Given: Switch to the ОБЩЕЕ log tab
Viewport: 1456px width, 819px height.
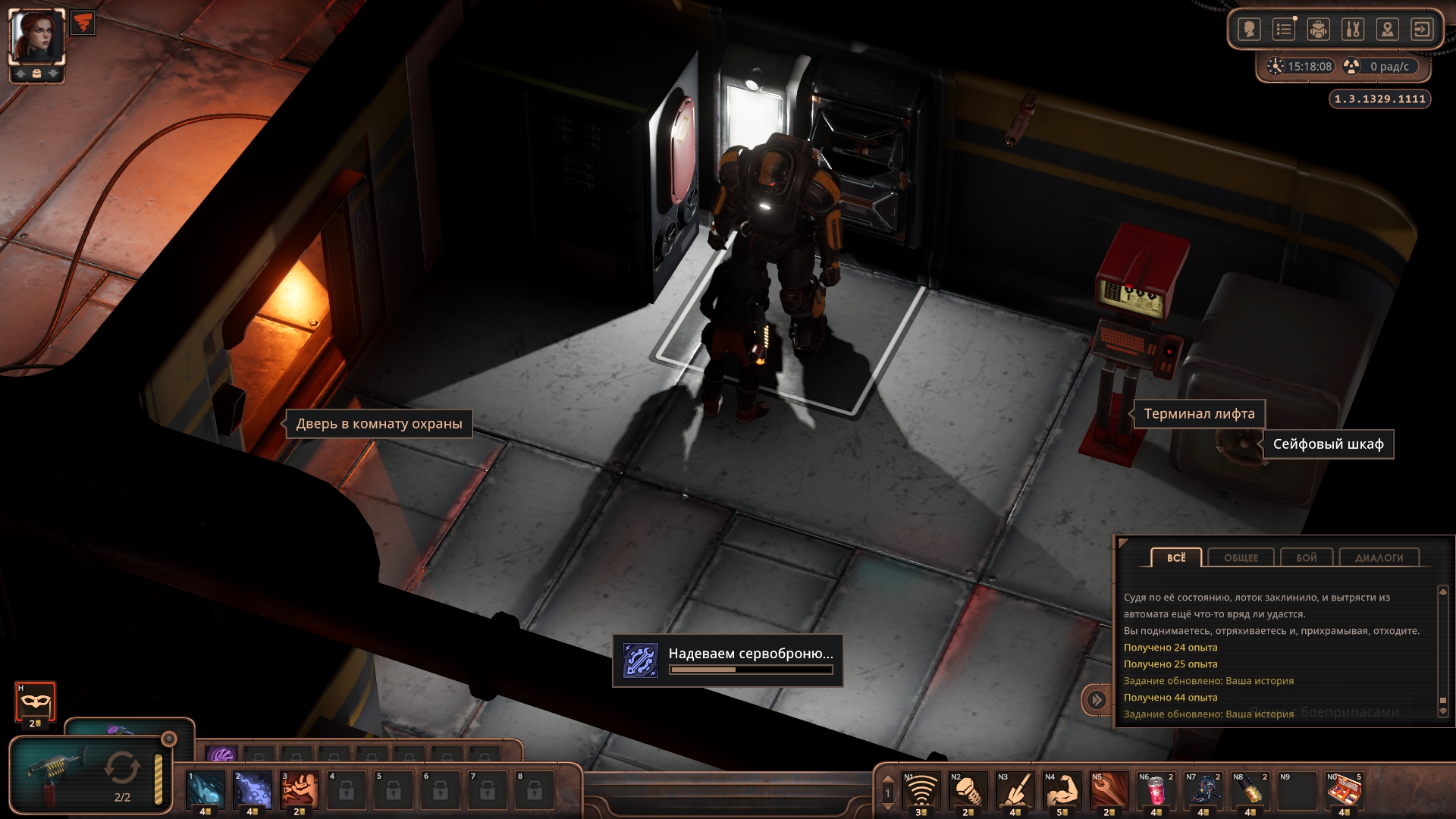Looking at the screenshot, I should pos(1241,558).
